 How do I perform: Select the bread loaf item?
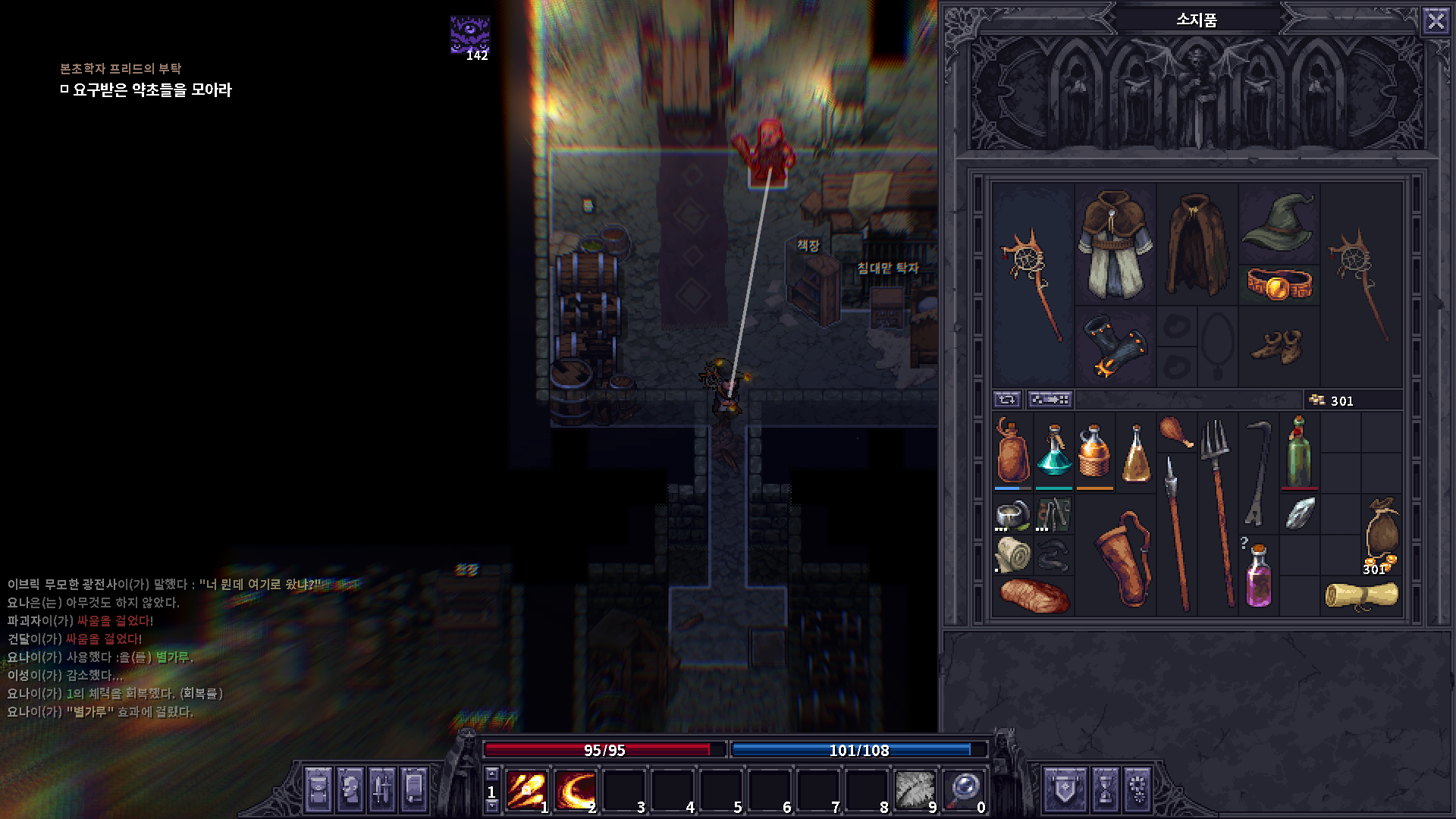(1033, 595)
